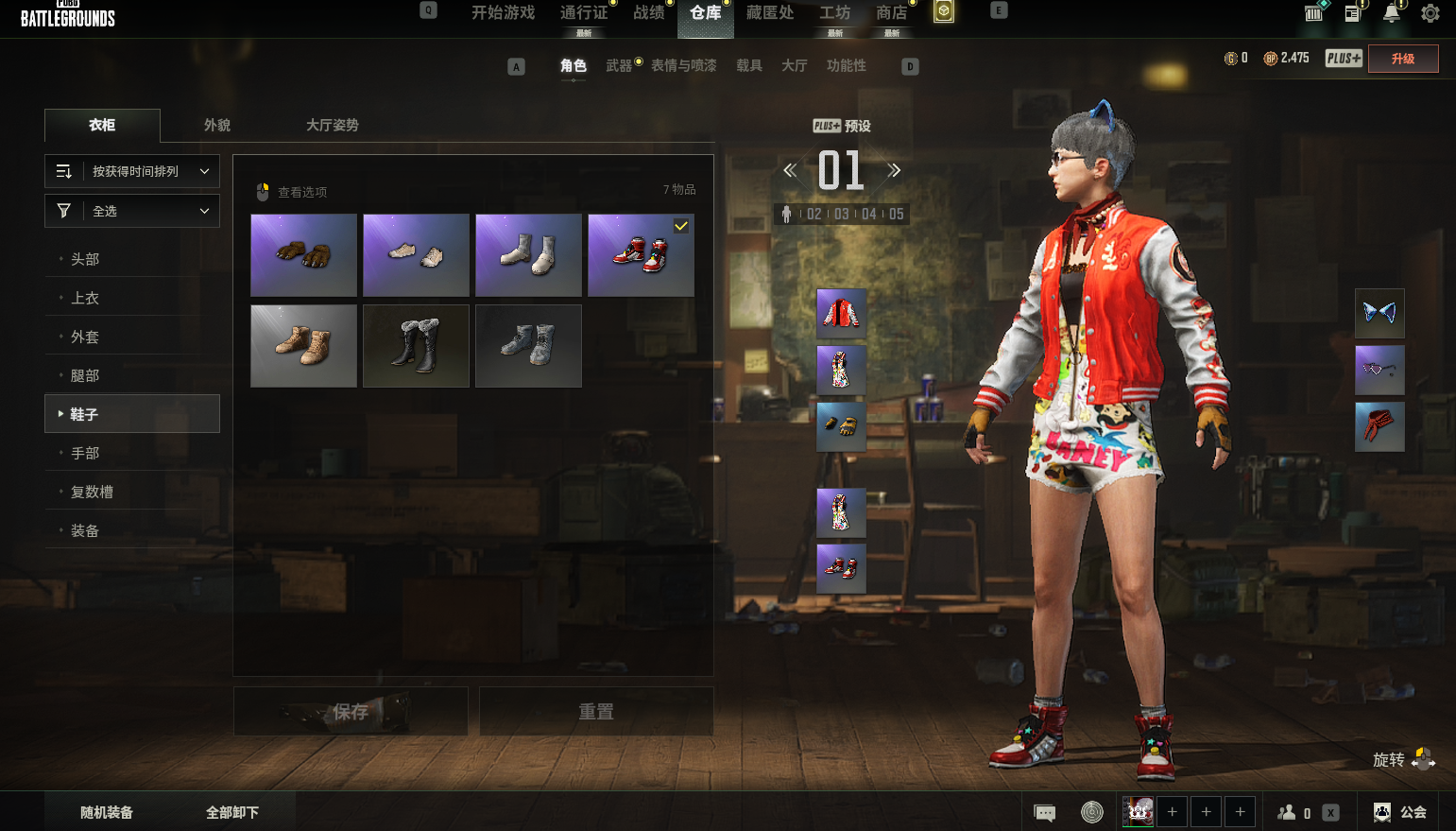Screen dimensions: 1456x831
Task: Open settings via the gear icon
Action: pyautogui.click(x=1430, y=13)
